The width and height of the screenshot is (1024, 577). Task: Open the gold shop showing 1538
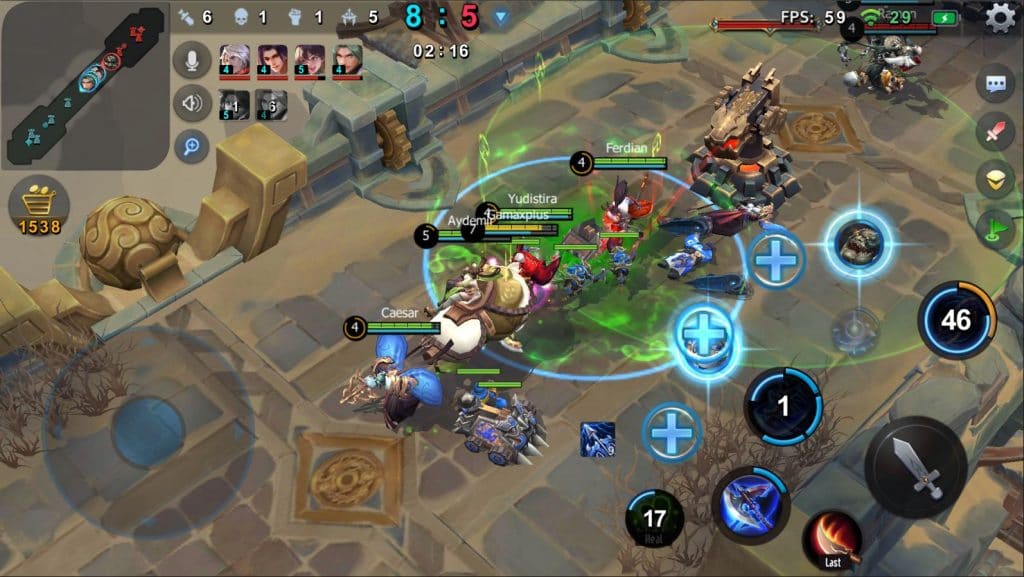[x=39, y=208]
